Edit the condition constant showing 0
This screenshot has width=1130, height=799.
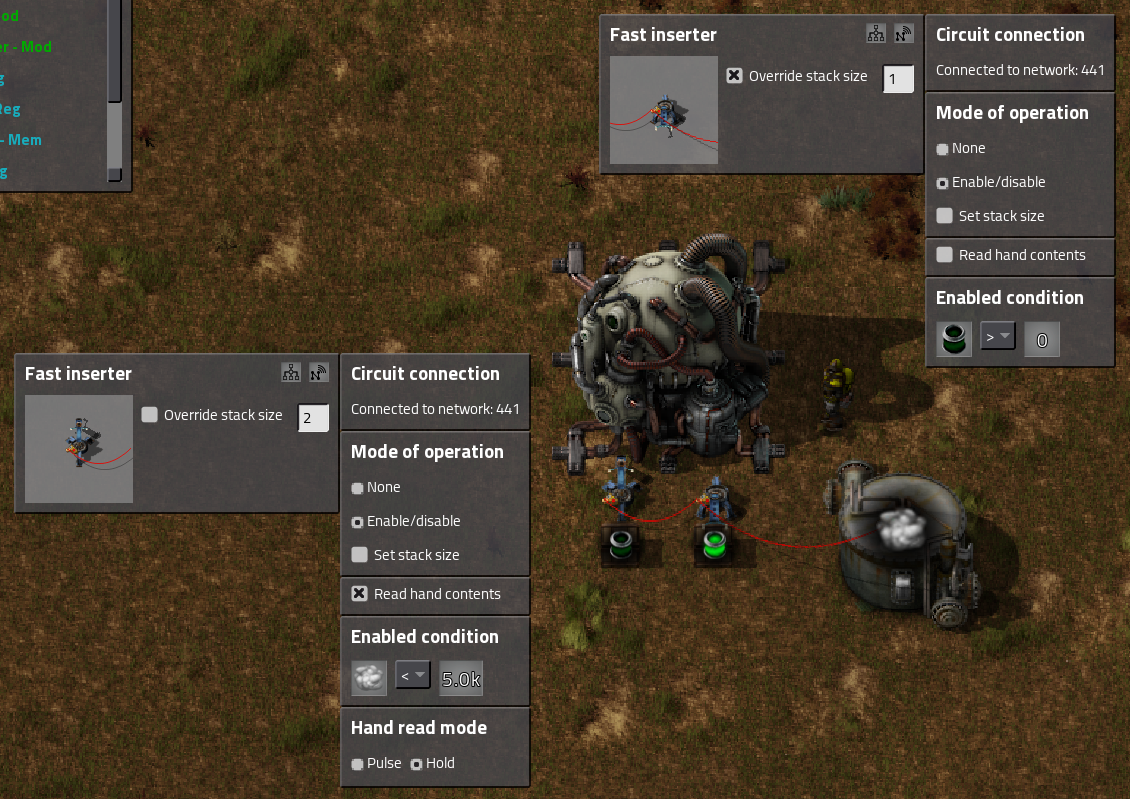(x=1041, y=340)
